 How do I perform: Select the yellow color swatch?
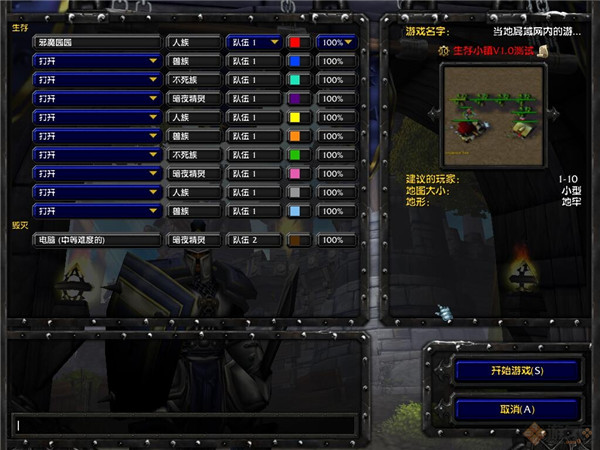(x=299, y=117)
